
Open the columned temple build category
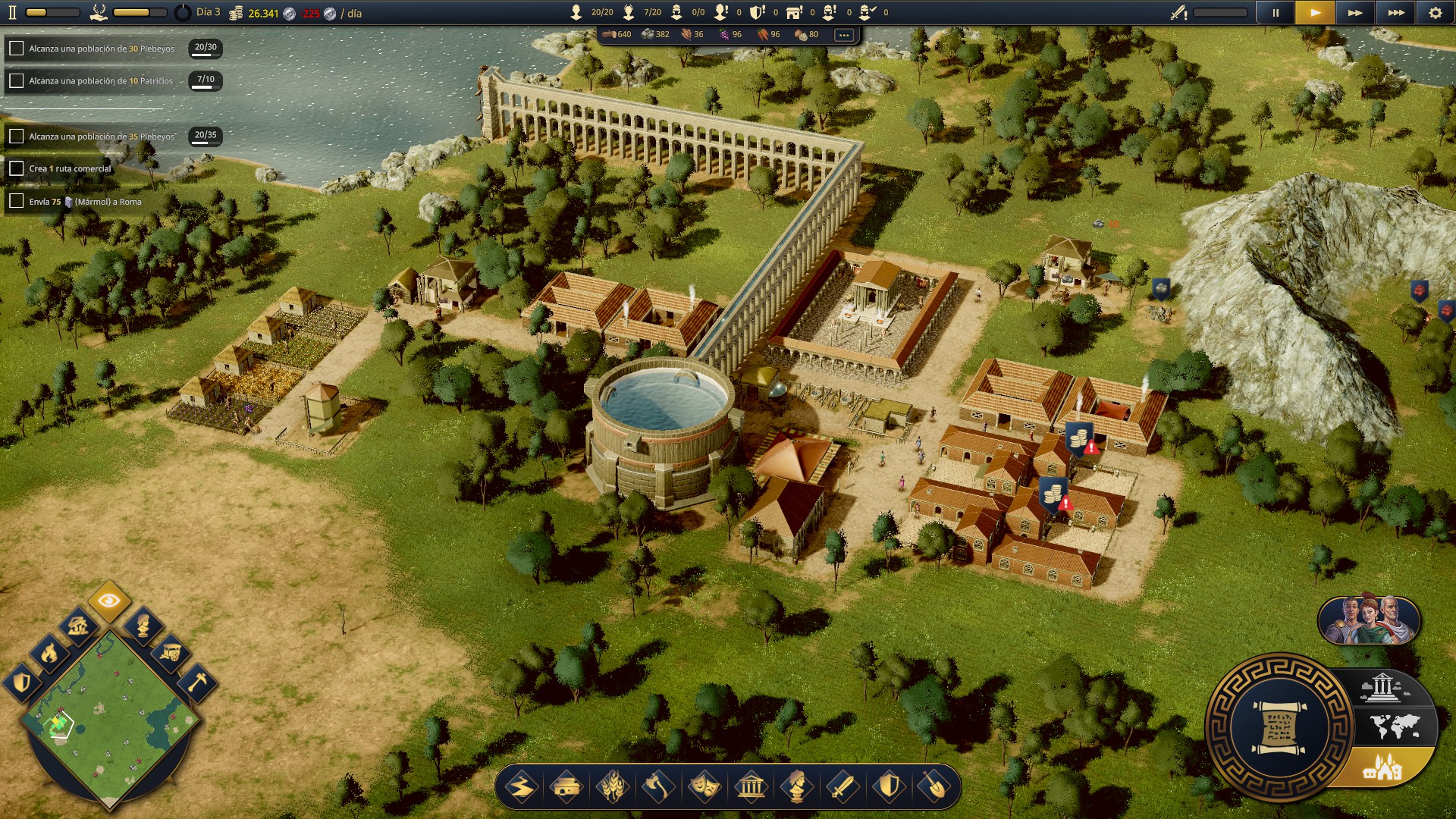point(751,787)
